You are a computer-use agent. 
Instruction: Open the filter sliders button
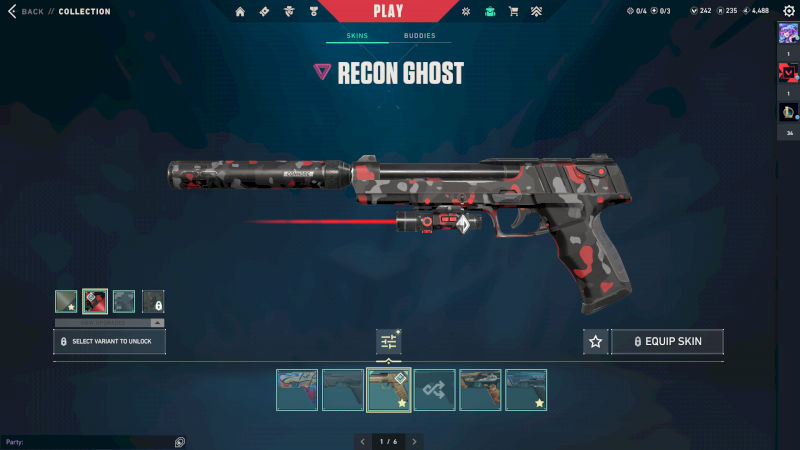click(389, 342)
